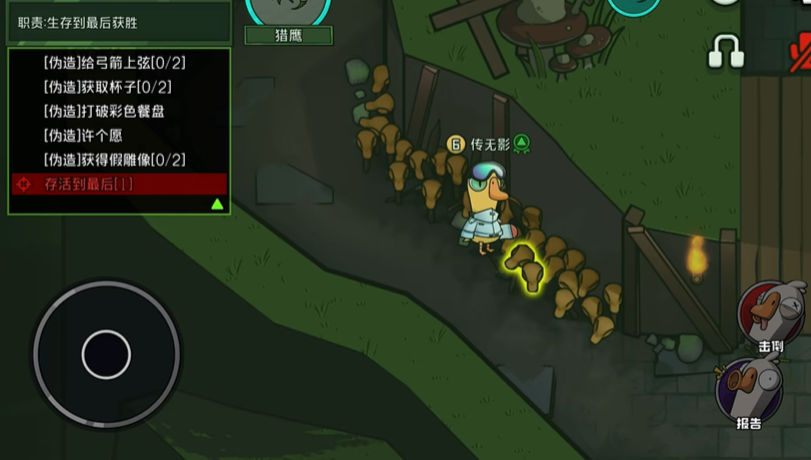
Task: Select the 给弓箭上弦 task entry
Action: [115, 63]
